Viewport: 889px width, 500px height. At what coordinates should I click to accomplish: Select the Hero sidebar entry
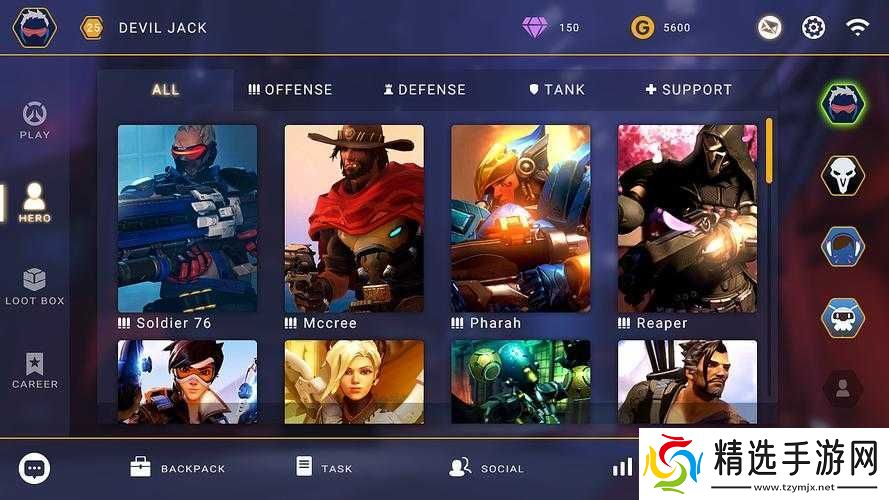(35, 201)
